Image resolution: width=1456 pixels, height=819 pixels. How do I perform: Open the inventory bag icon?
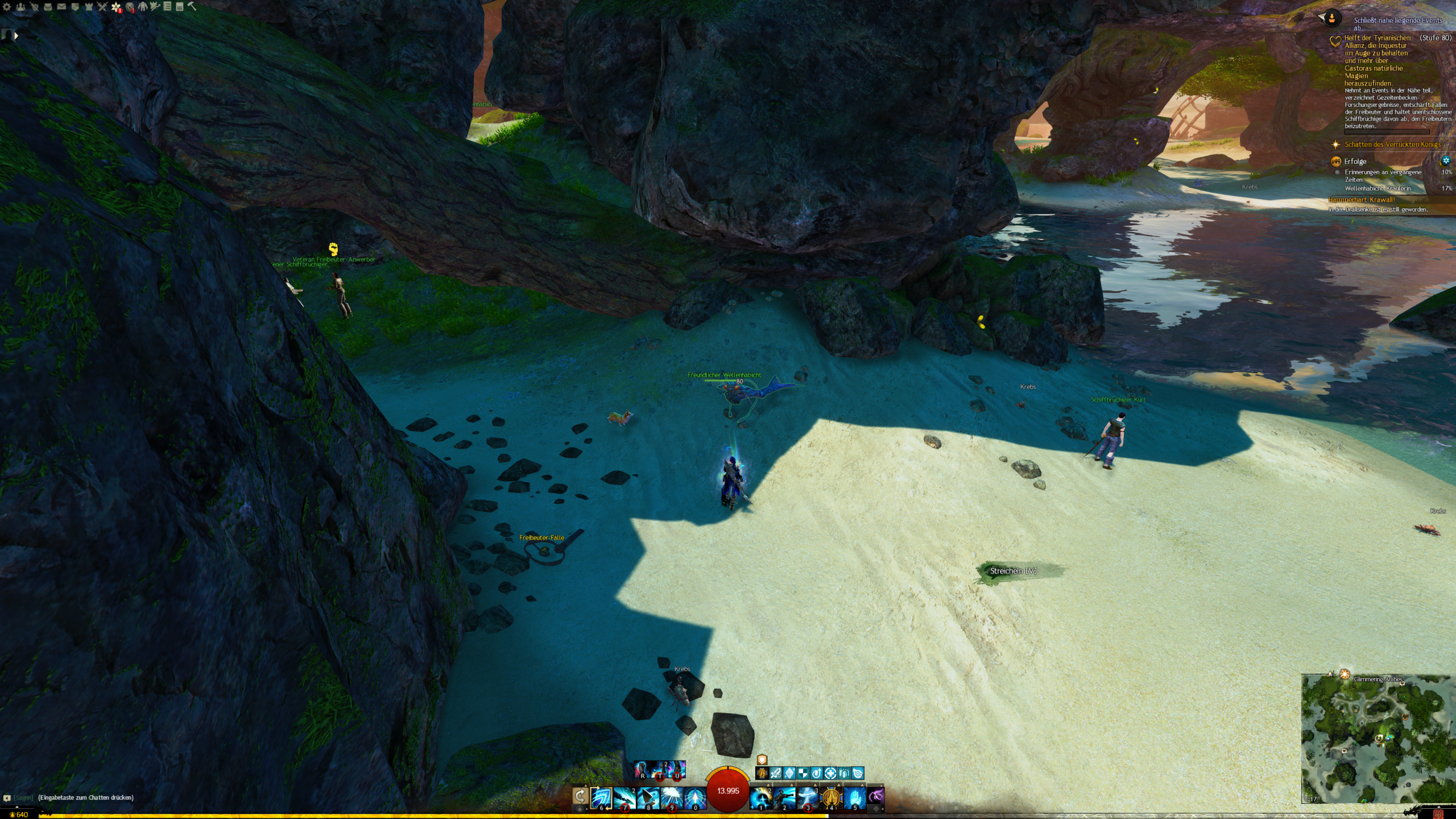click(x=48, y=7)
